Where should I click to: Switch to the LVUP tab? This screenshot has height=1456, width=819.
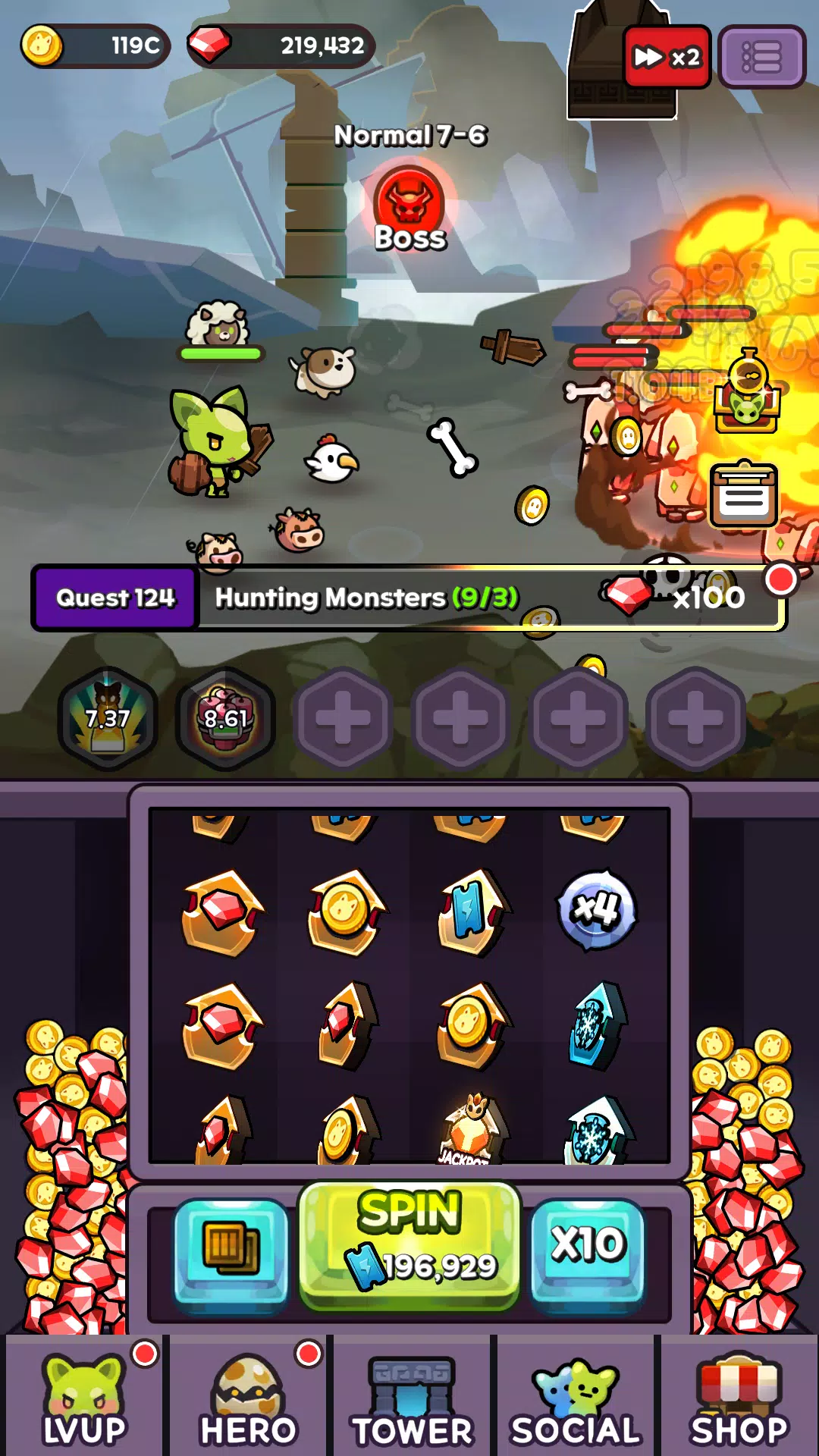(84, 1399)
